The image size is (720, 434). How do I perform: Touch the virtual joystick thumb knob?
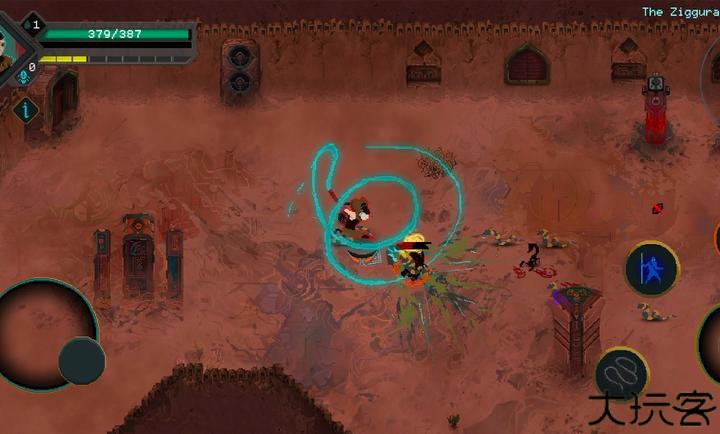(82, 361)
